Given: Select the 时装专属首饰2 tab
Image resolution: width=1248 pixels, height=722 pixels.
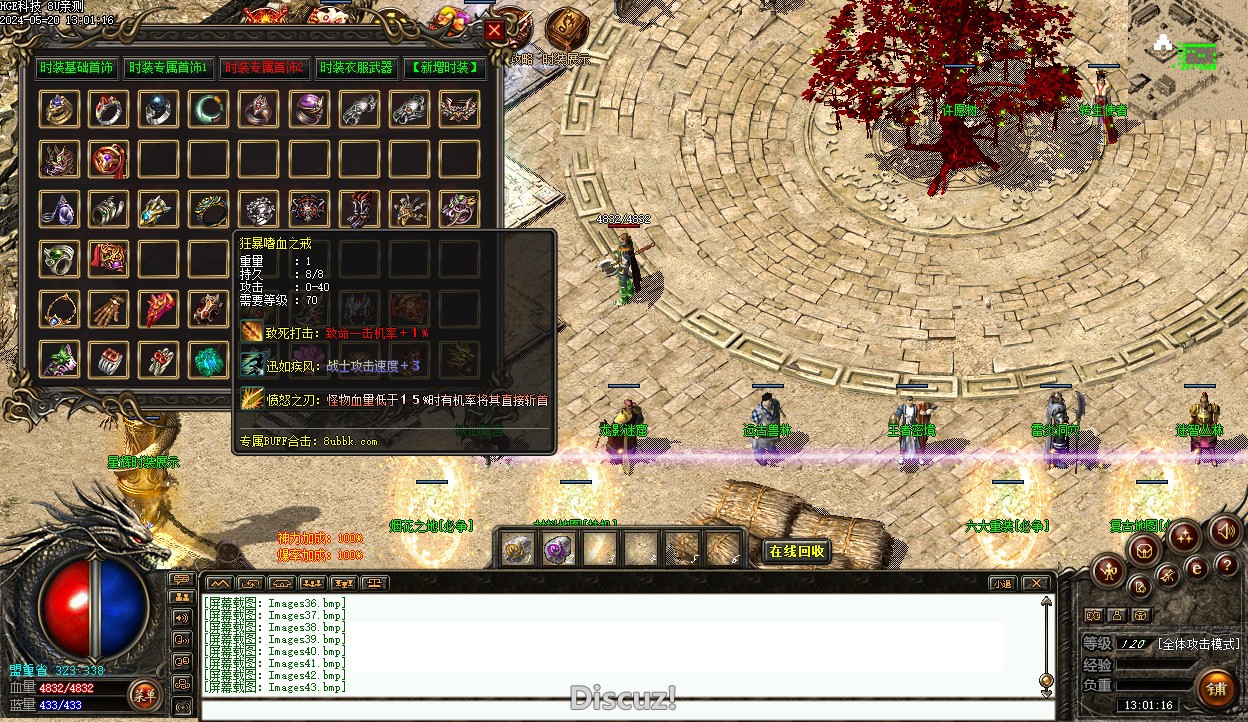Looking at the screenshot, I should pos(264,68).
